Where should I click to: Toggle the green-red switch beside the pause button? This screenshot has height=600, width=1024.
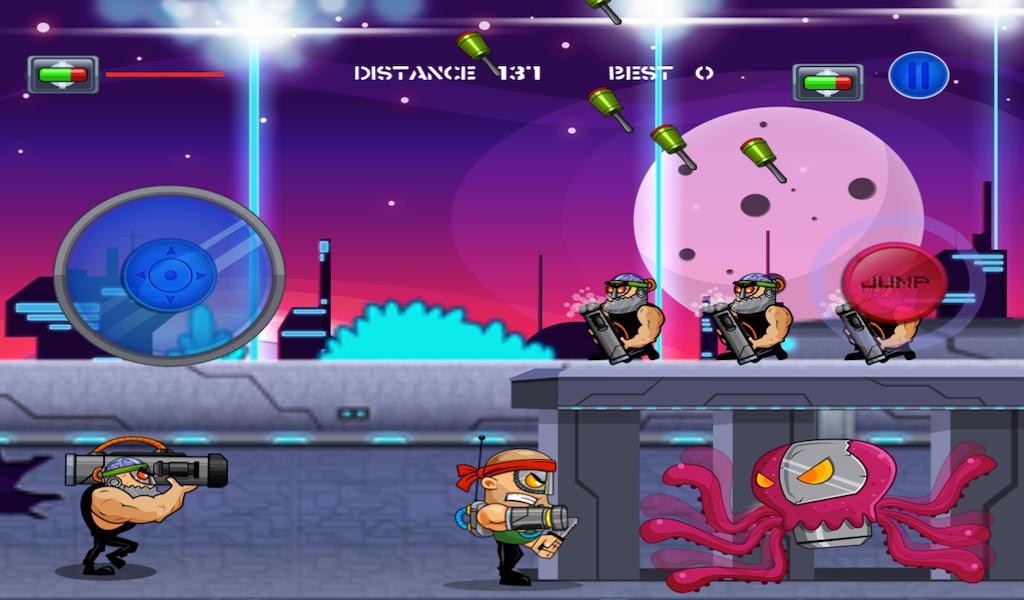(x=827, y=82)
